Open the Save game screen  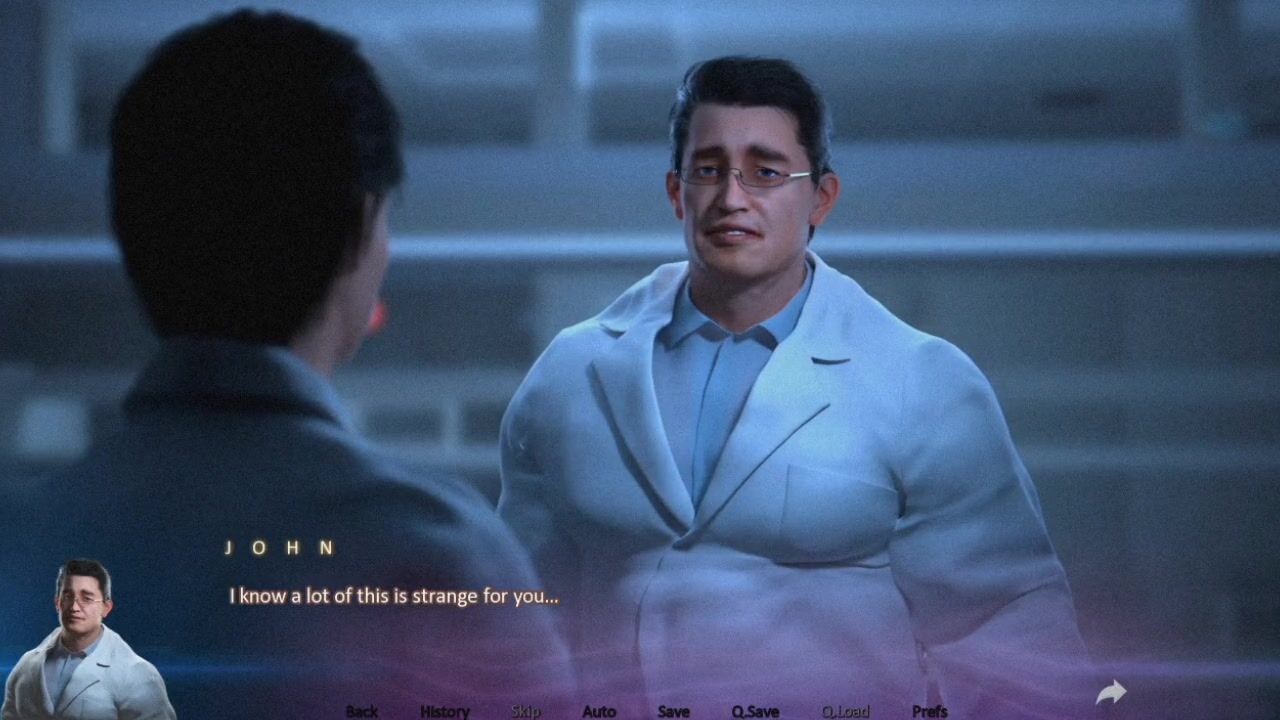[x=674, y=711]
